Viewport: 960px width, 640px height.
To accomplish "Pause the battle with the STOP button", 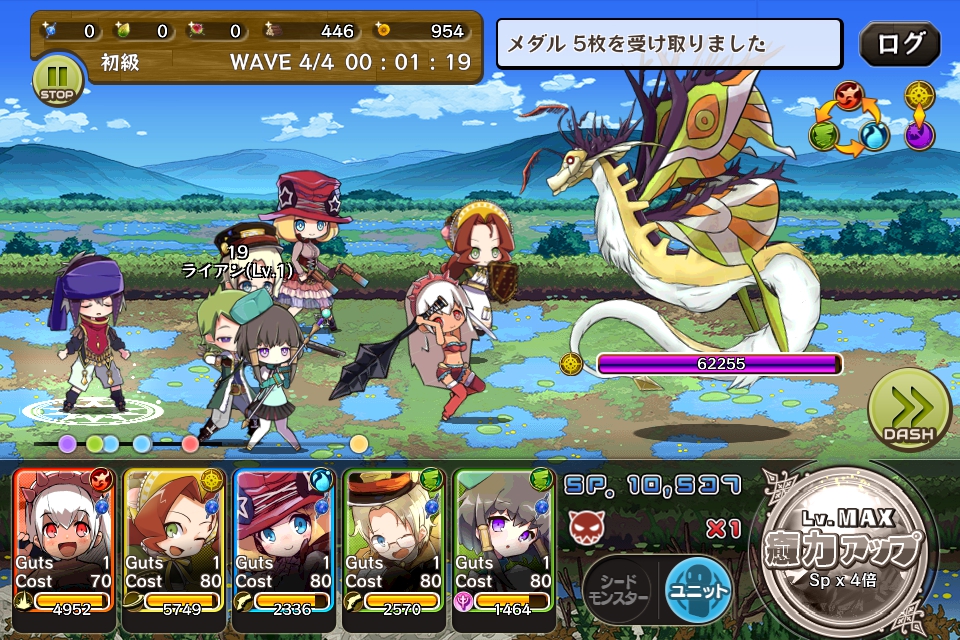I will tap(58, 80).
